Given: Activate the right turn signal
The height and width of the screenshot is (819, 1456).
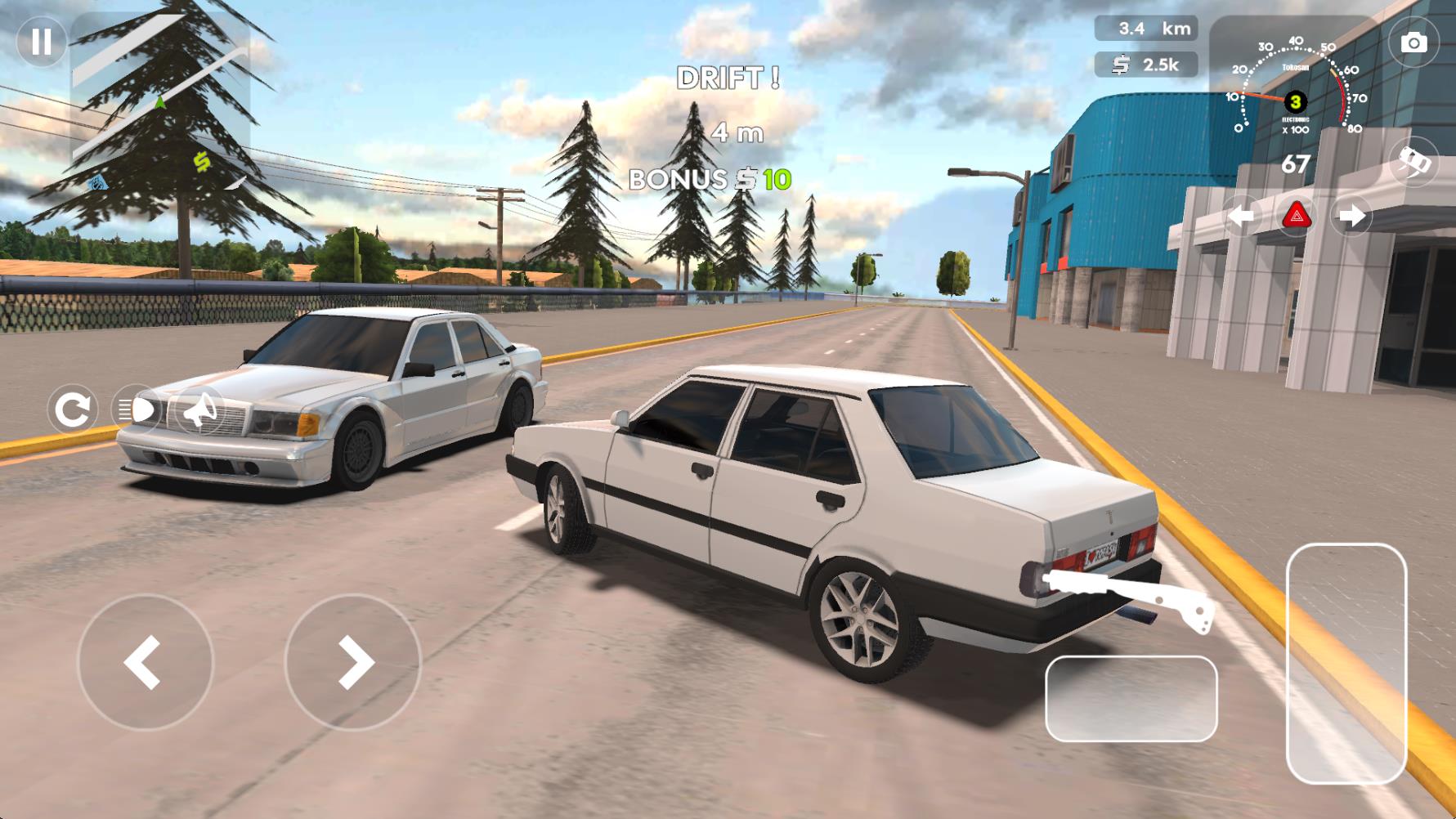Looking at the screenshot, I should [1351, 217].
